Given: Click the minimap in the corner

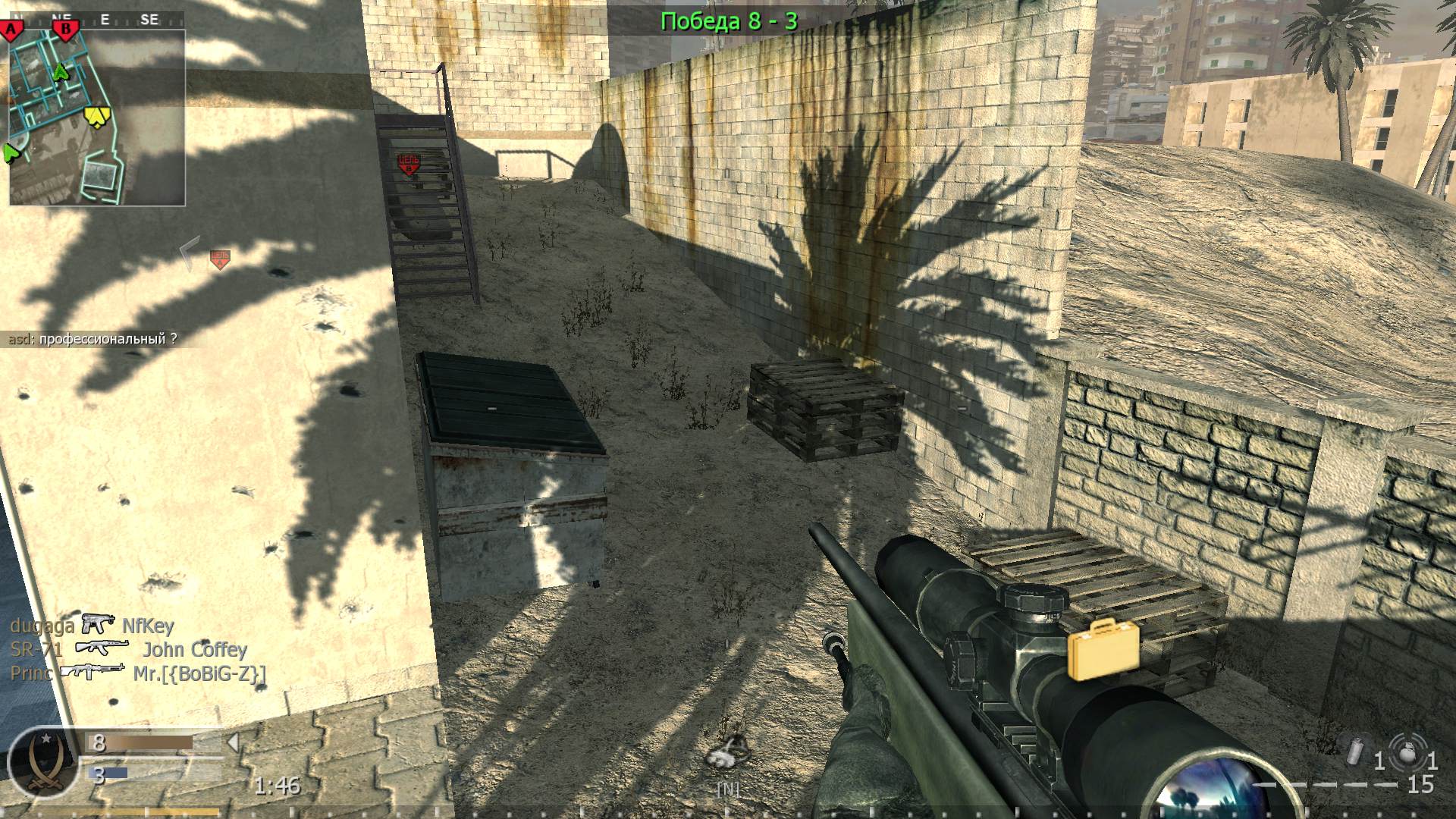Looking at the screenshot, I should click(97, 118).
